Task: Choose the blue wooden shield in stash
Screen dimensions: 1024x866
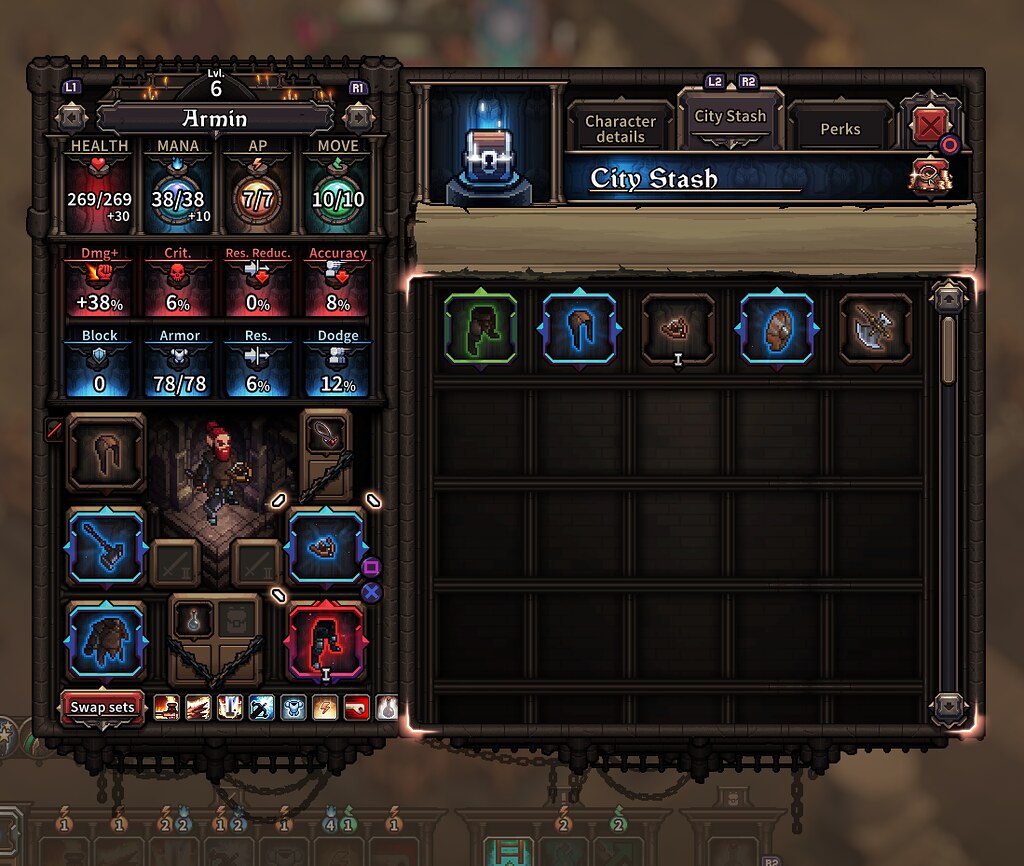Action: [x=776, y=329]
